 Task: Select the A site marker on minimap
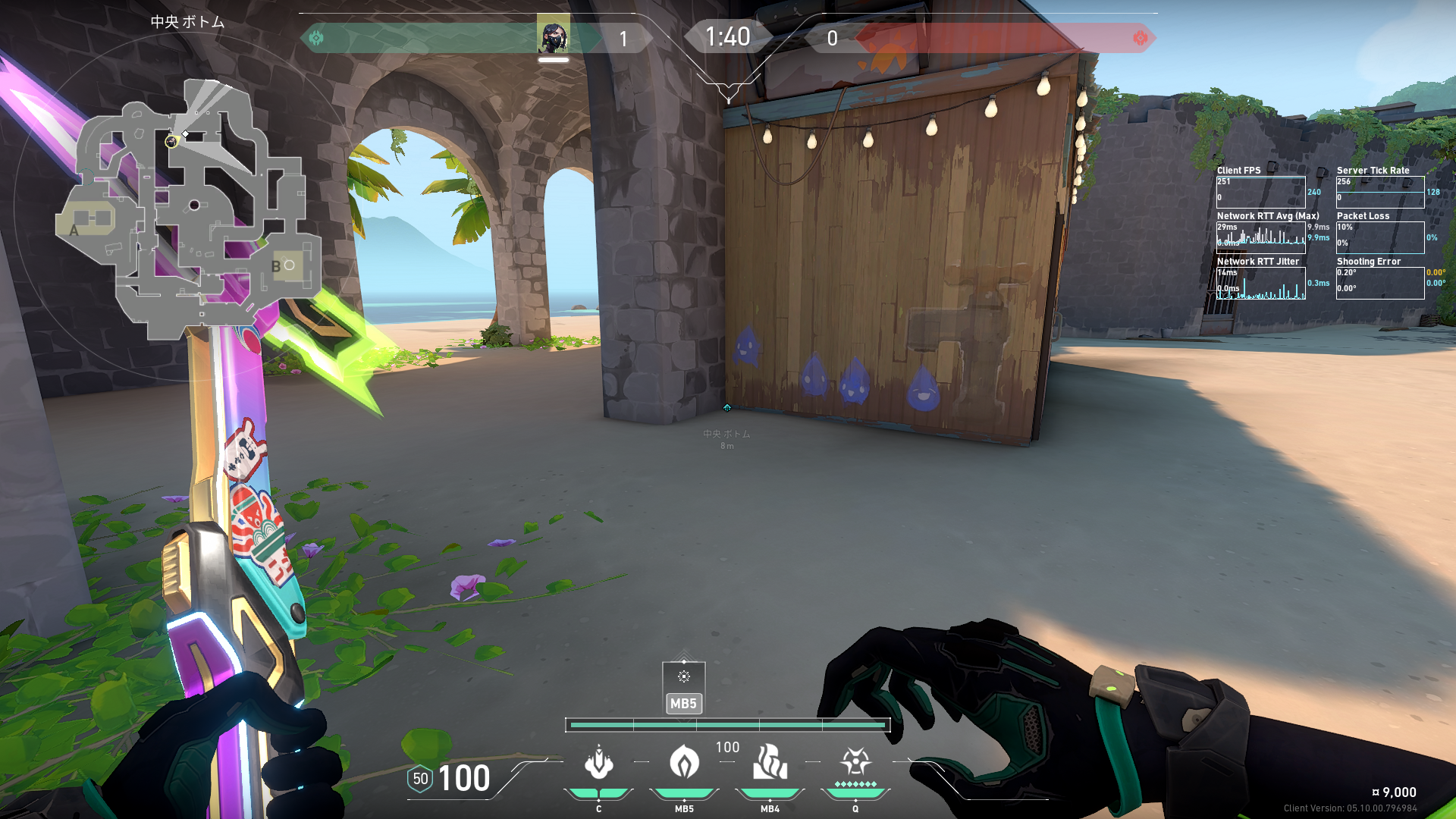(x=74, y=231)
